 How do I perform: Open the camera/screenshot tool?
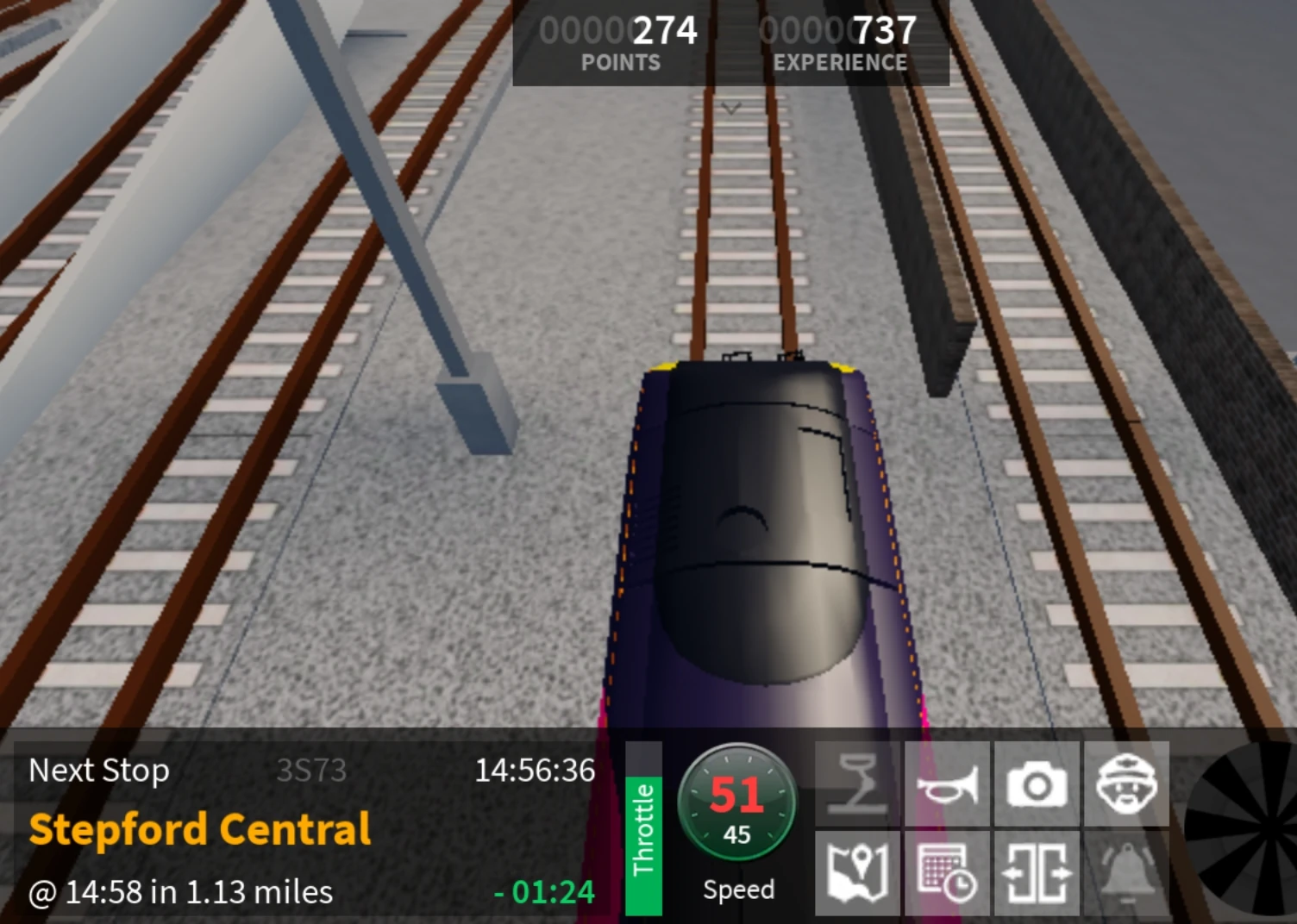1037,783
